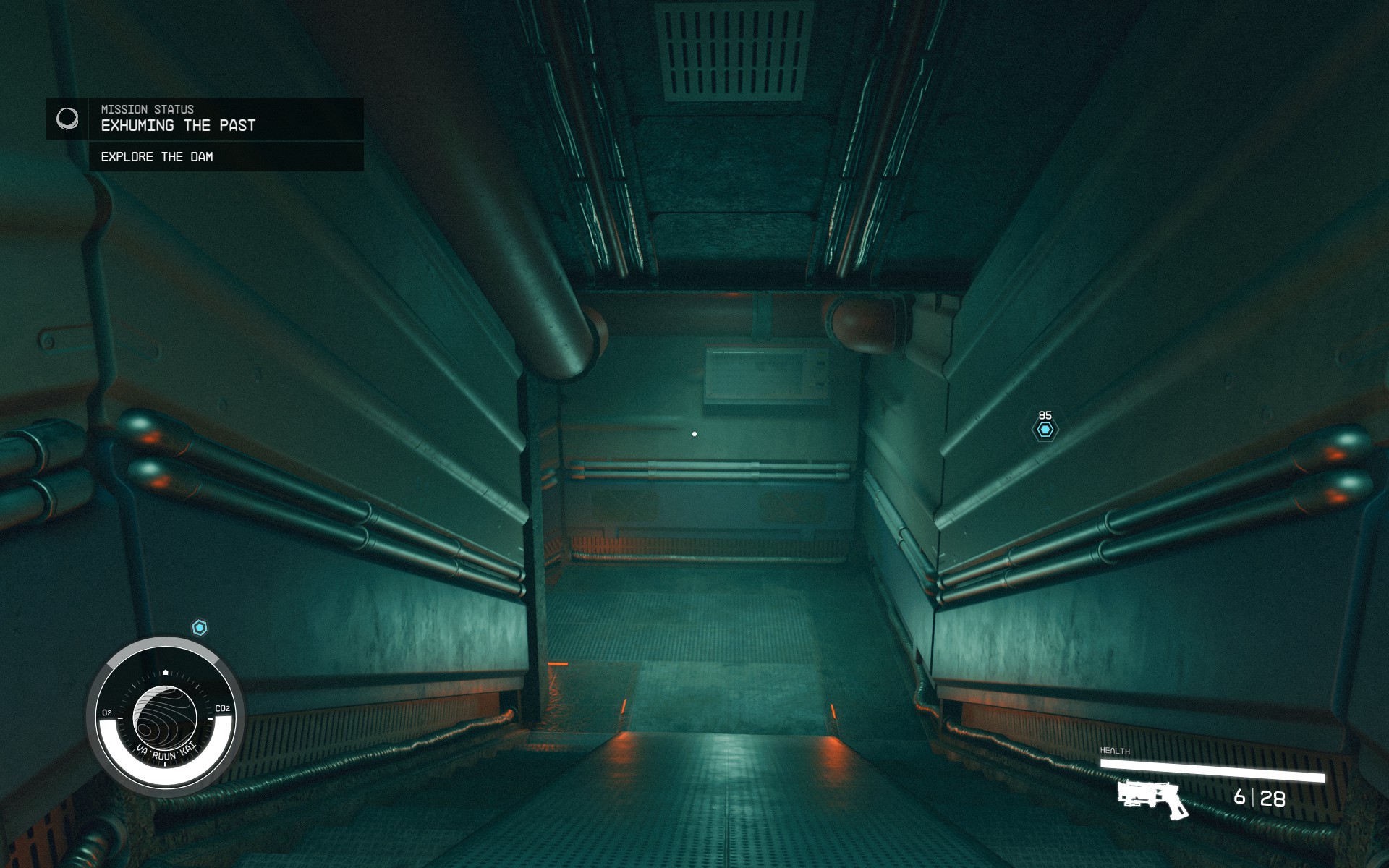
Task: Select the blue hexagon marker above the compass
Action: tap(200, 627)
